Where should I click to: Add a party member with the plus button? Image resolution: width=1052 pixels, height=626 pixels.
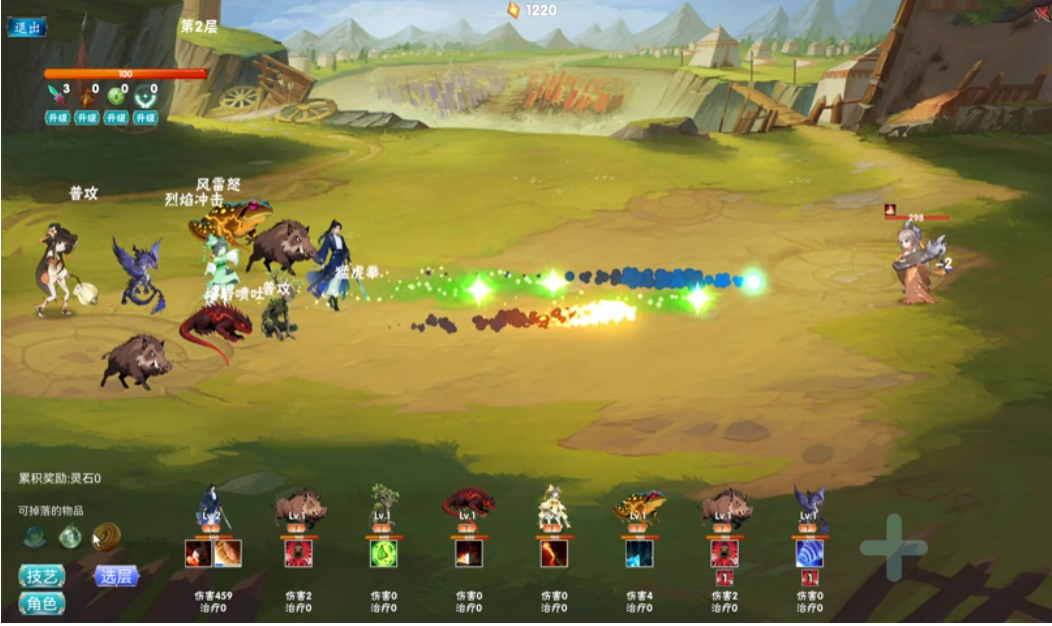(x=893, y=547)
